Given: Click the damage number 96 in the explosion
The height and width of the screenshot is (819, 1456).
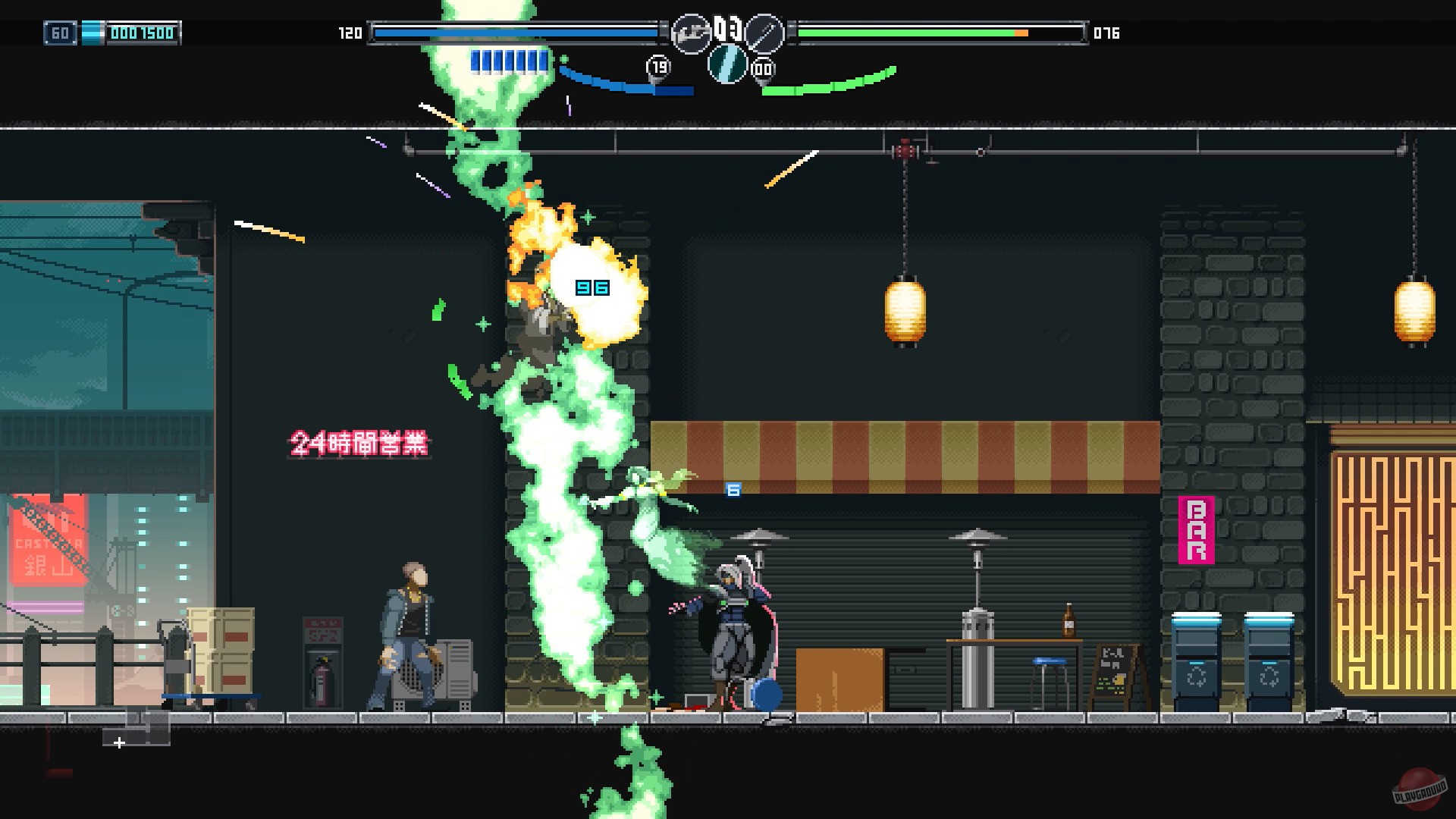Looking at the screenshot, I should 591,287.
